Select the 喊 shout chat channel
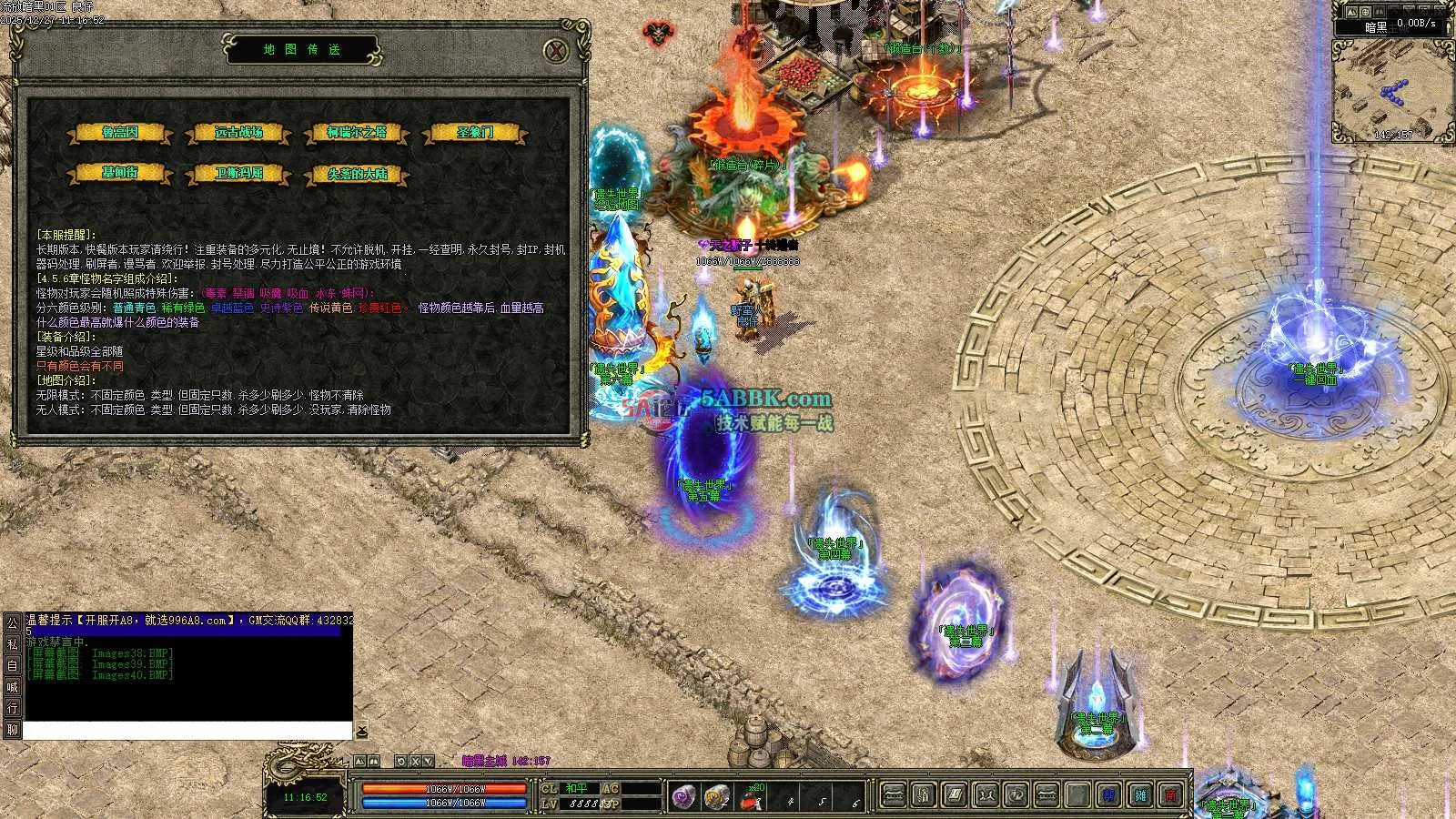This screenshot has width=1456, height=819. [12, 687]
